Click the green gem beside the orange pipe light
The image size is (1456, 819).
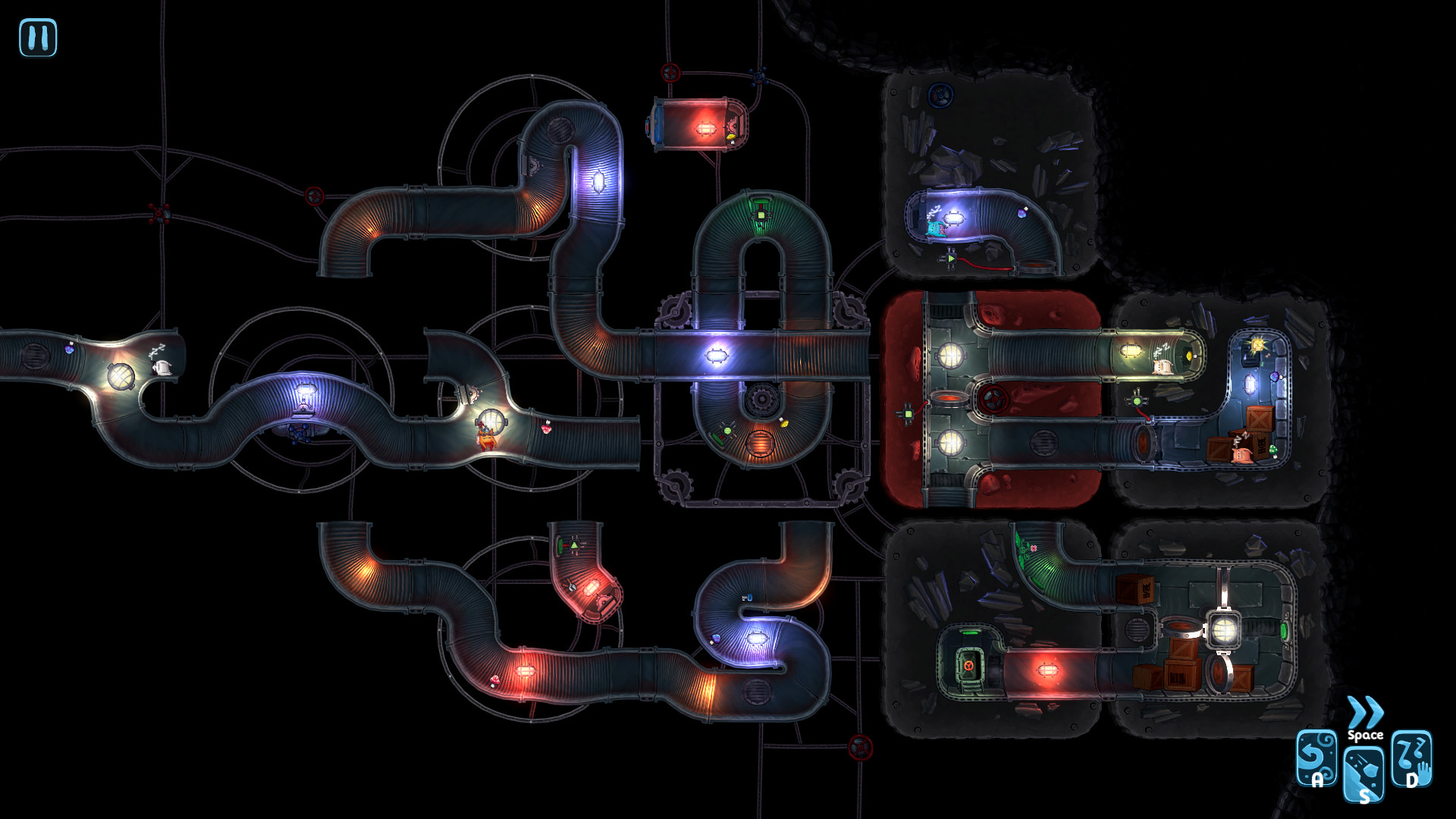tap(727, 430)
